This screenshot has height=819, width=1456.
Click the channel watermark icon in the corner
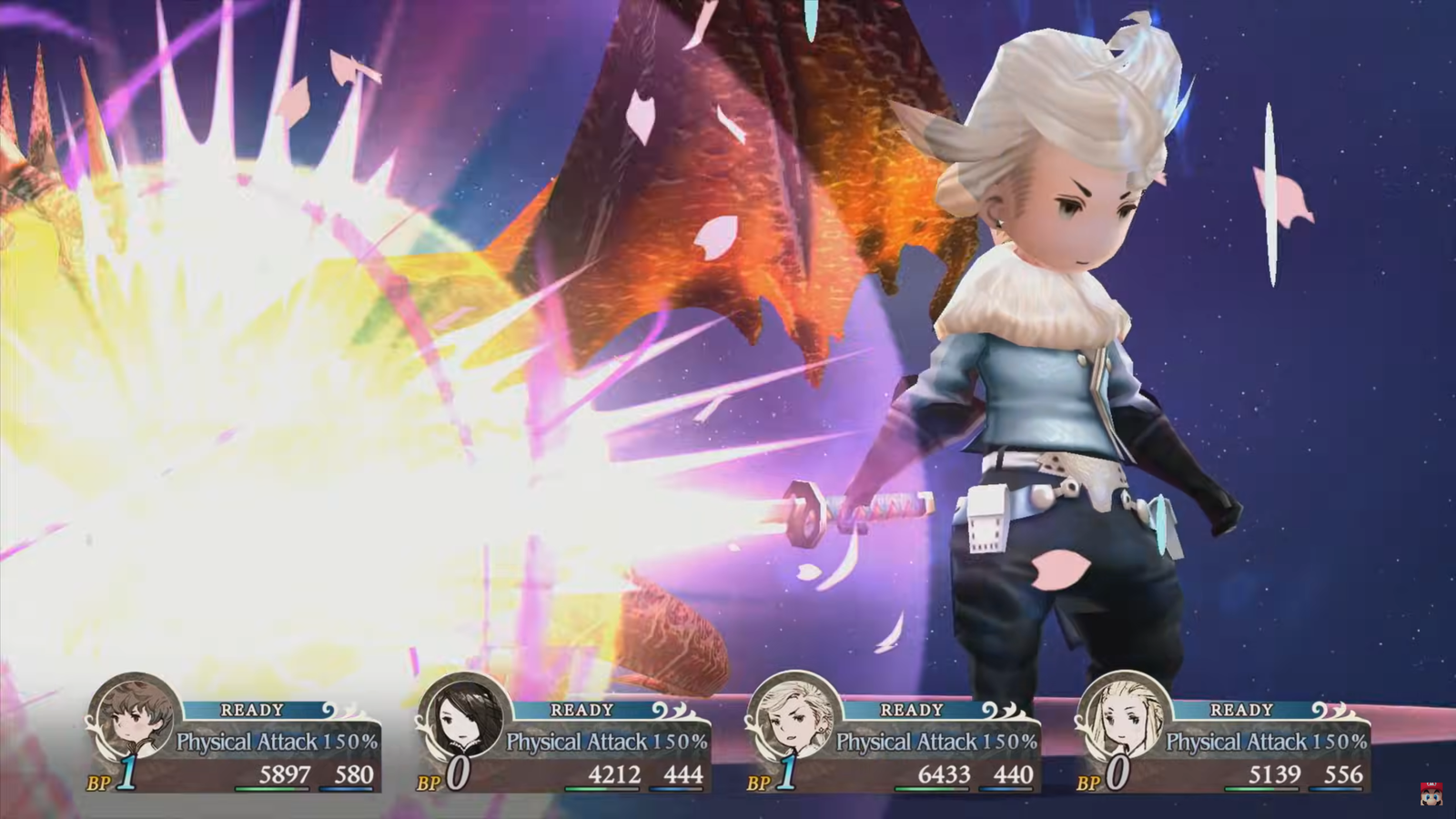(x=1431, y=793)
